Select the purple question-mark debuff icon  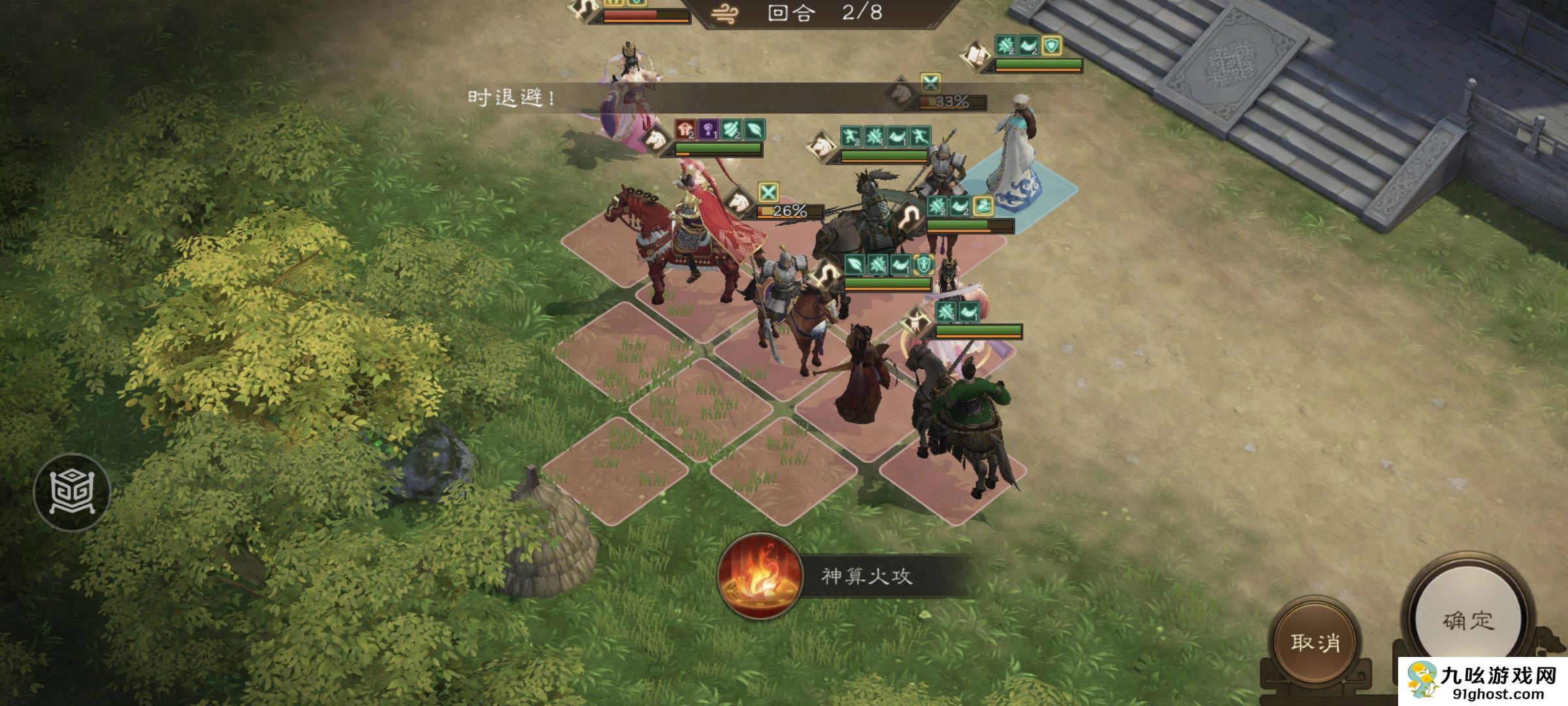tap(710, 130)
